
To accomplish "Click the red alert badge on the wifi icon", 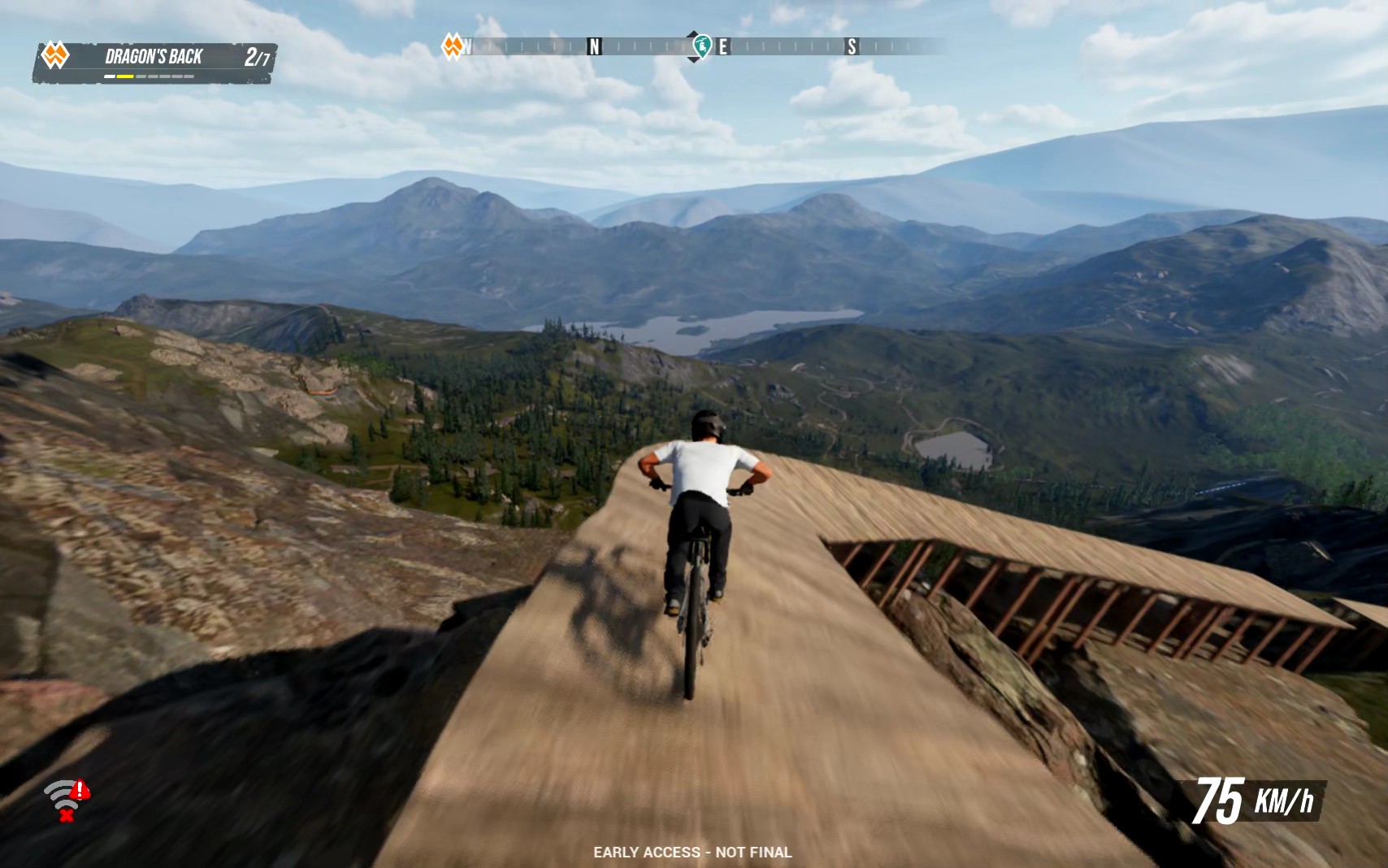I will pyautogui.click(x=79, y=789).
